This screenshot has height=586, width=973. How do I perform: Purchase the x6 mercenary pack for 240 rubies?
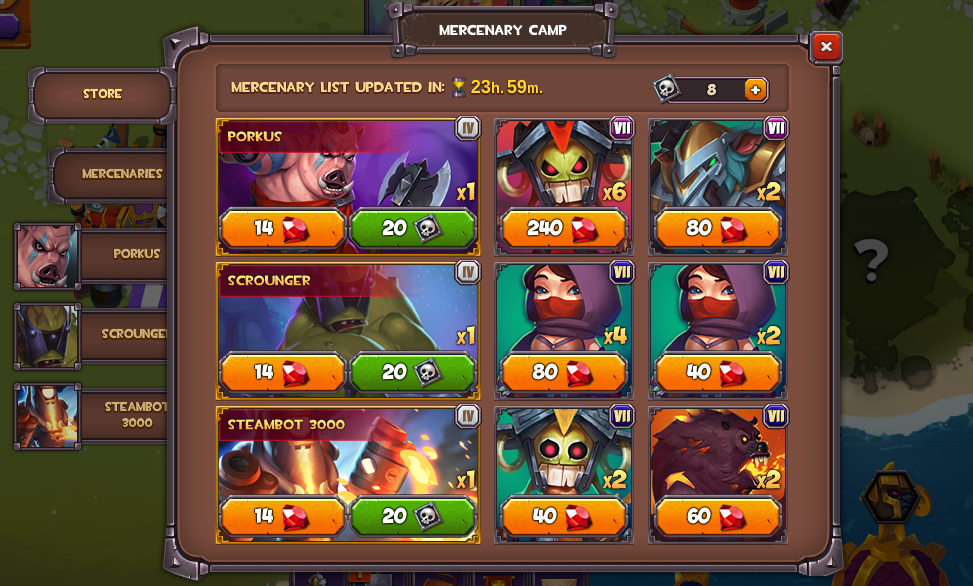pos(564,229)
